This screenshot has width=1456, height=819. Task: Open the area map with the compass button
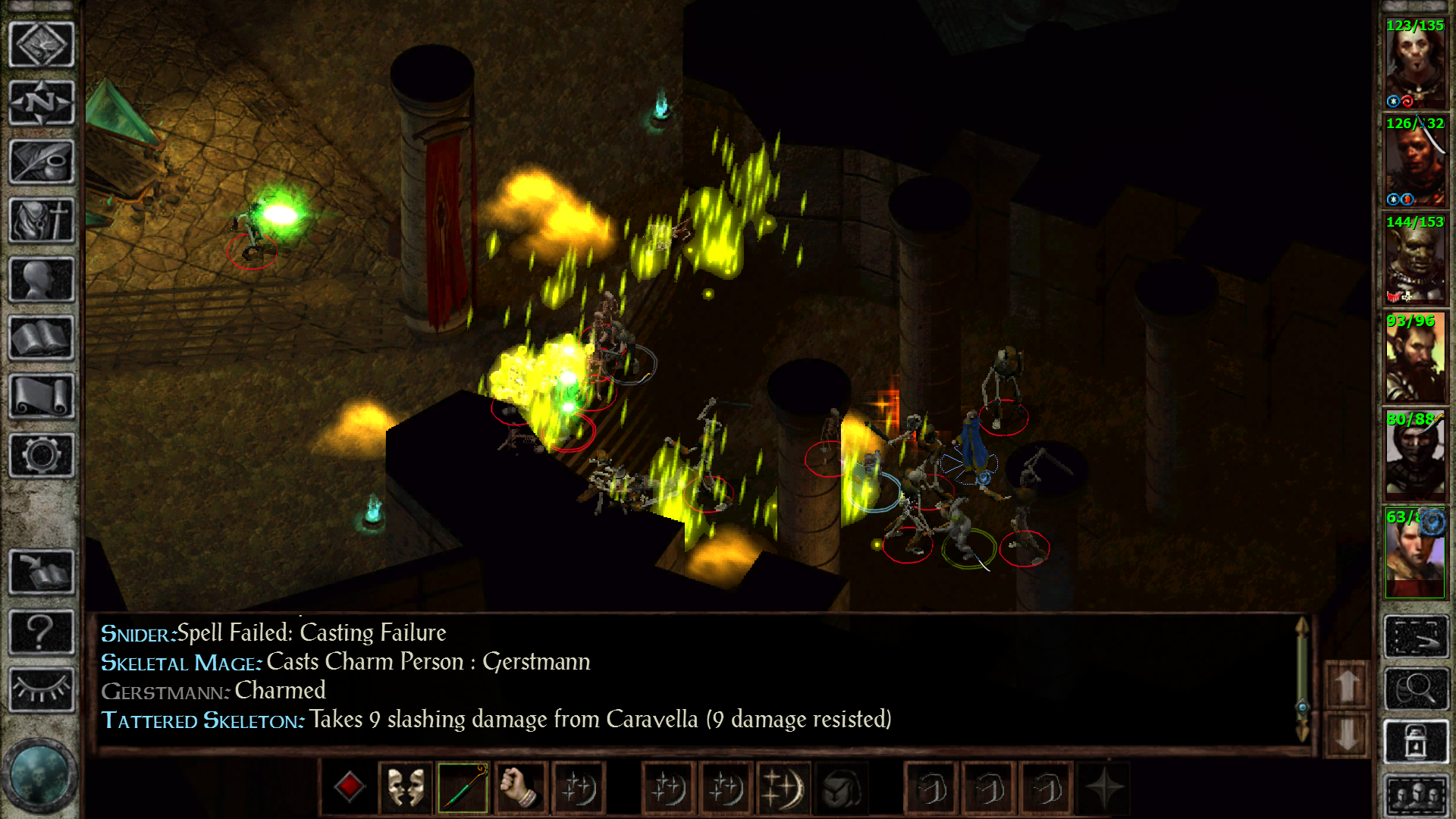(41, 102)
